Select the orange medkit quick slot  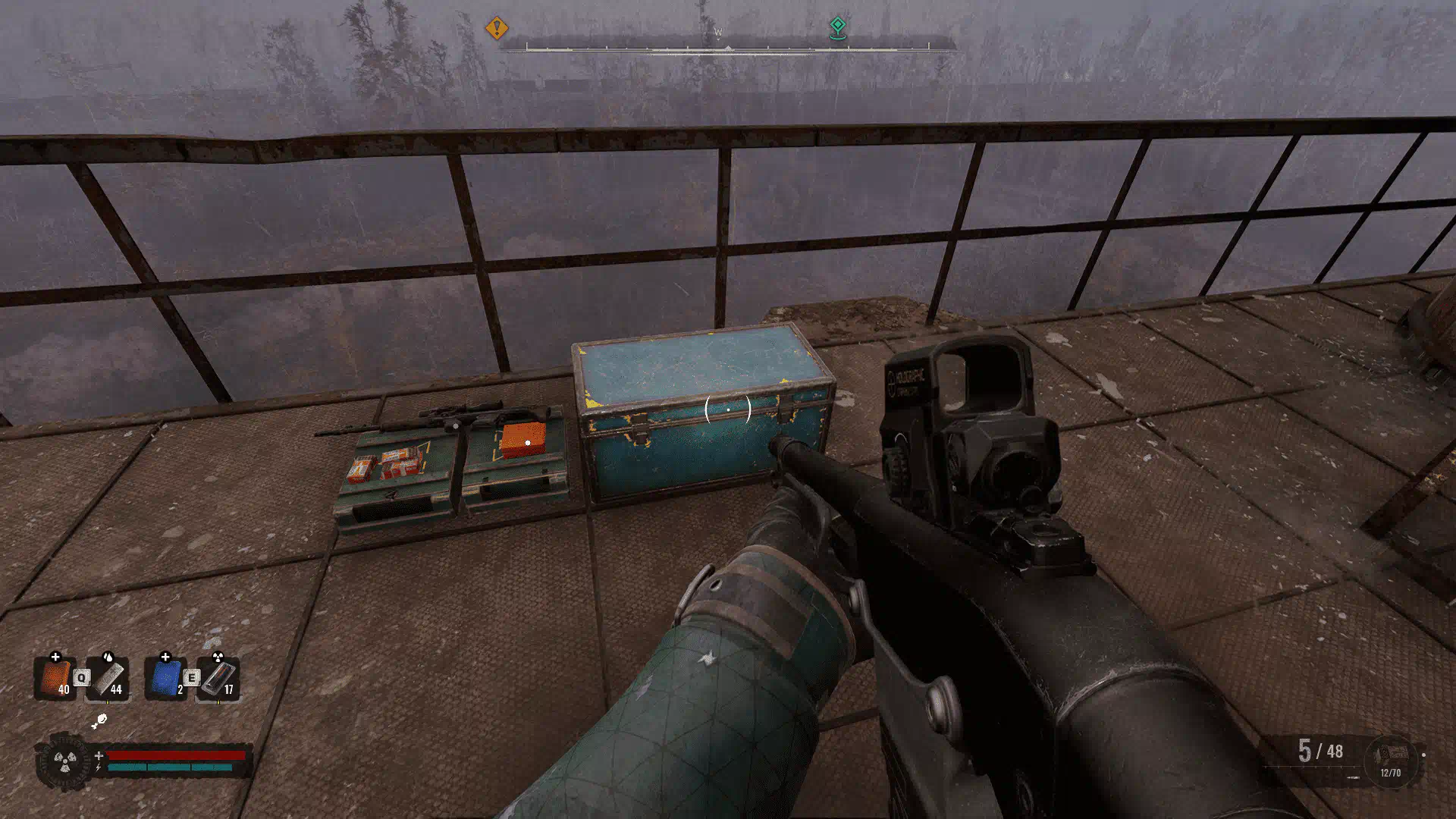[x=55, y=677]
